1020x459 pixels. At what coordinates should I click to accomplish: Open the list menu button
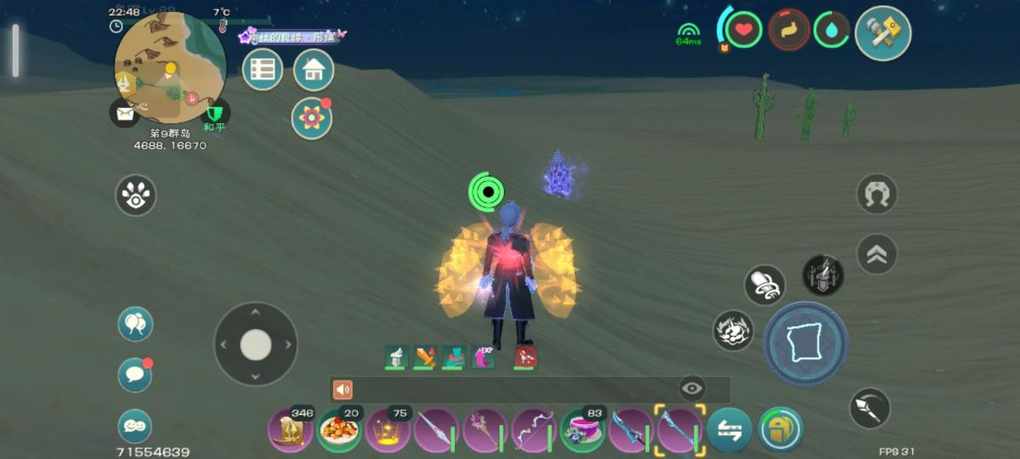pos(263,70)
